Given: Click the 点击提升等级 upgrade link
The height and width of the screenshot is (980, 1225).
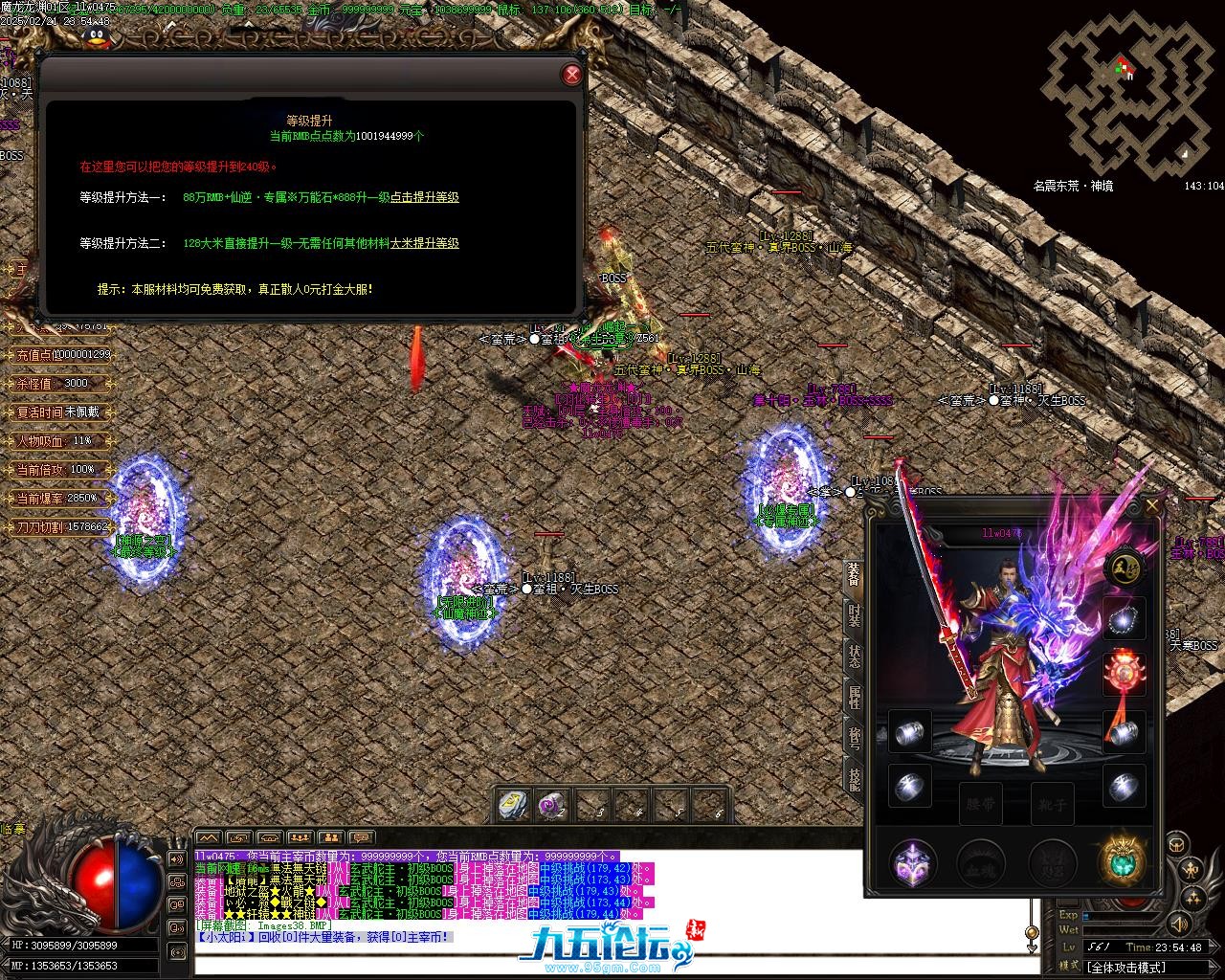Looking at the screenshot, I should [x=424, y=197].
